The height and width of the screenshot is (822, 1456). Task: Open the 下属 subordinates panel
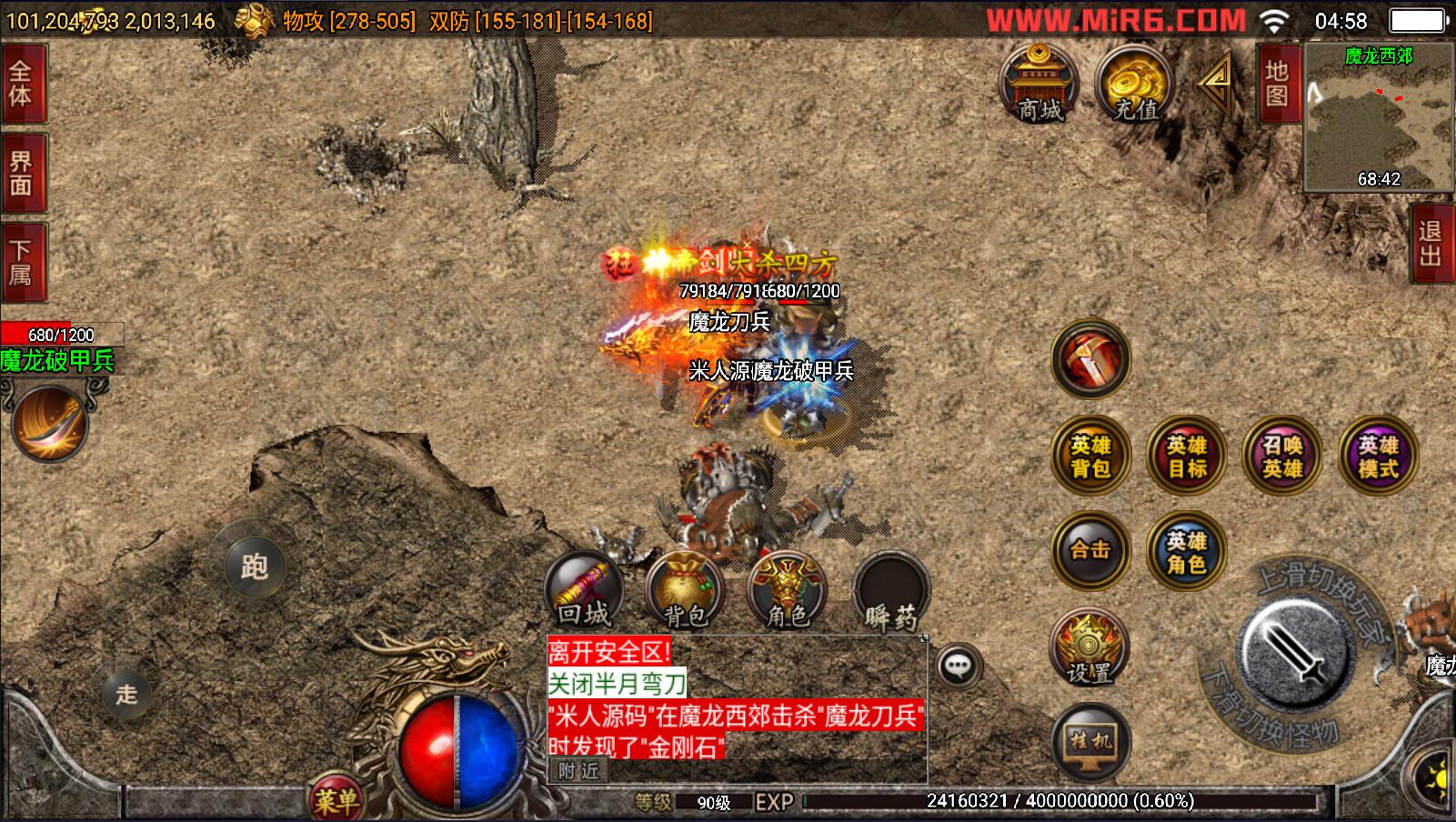coord(21,262)
